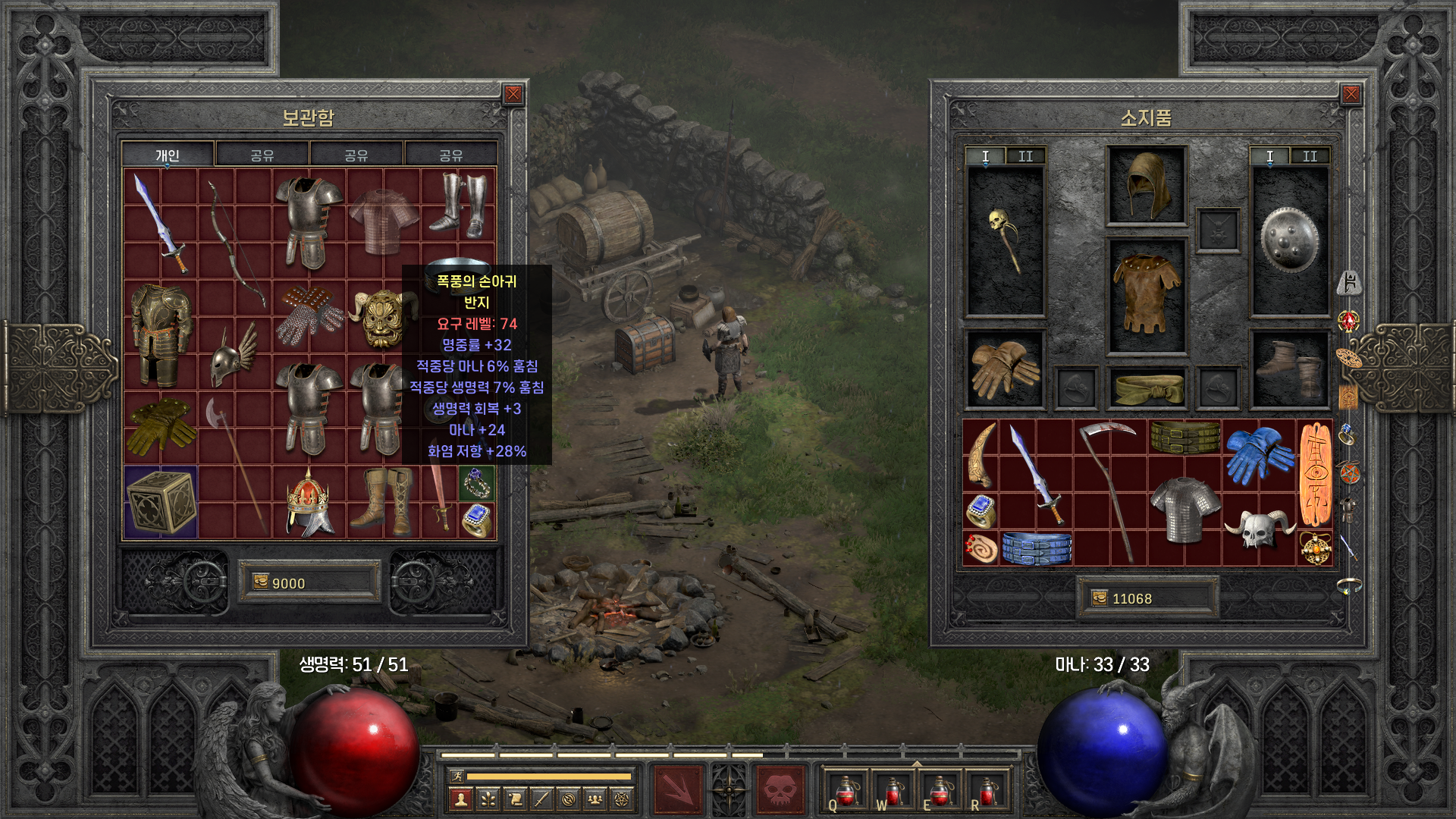Pick the horned demon mask in stash
Screen dimensions: 1456x819
coord(383,317)
